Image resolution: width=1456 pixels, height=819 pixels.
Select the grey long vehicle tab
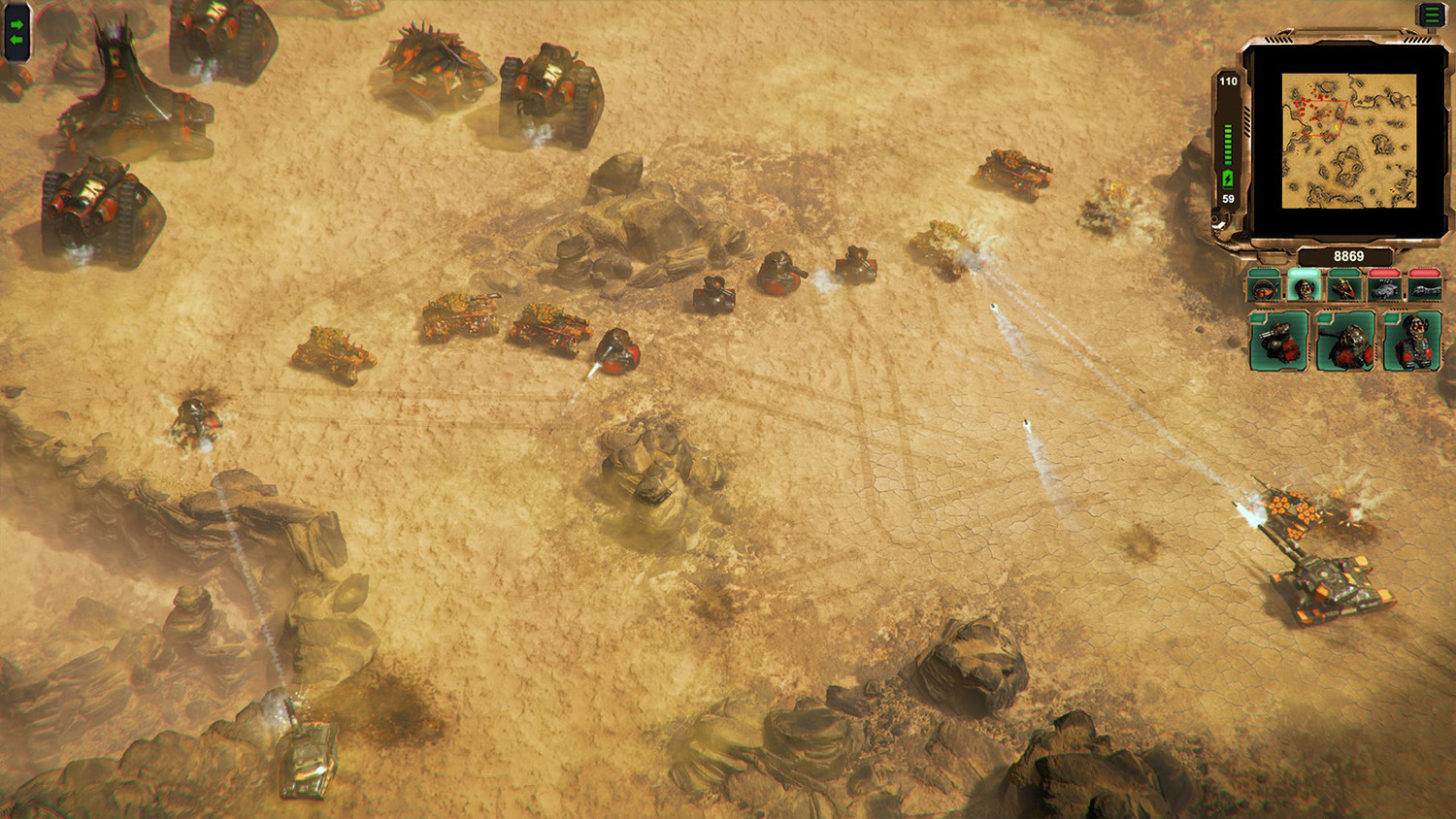(x=1424, y=288)
